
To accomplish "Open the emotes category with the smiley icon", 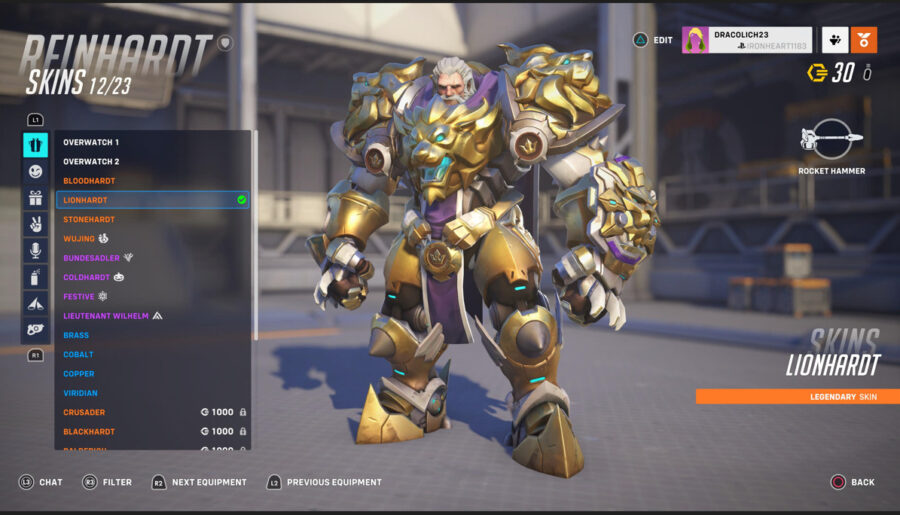I will 36,172.
